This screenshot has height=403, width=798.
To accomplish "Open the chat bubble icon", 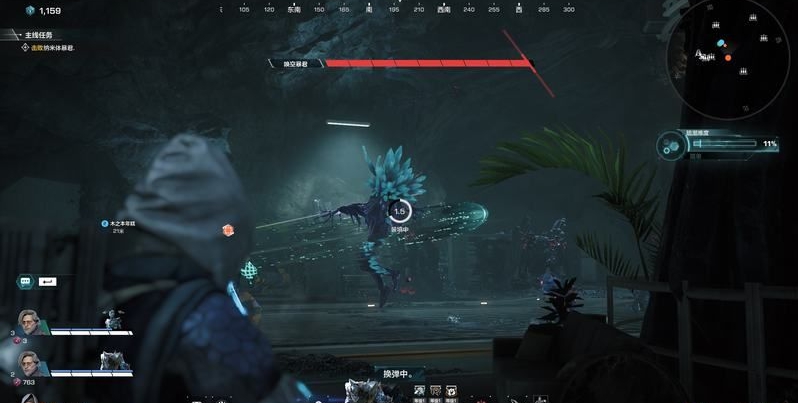I will coord(24,282).
